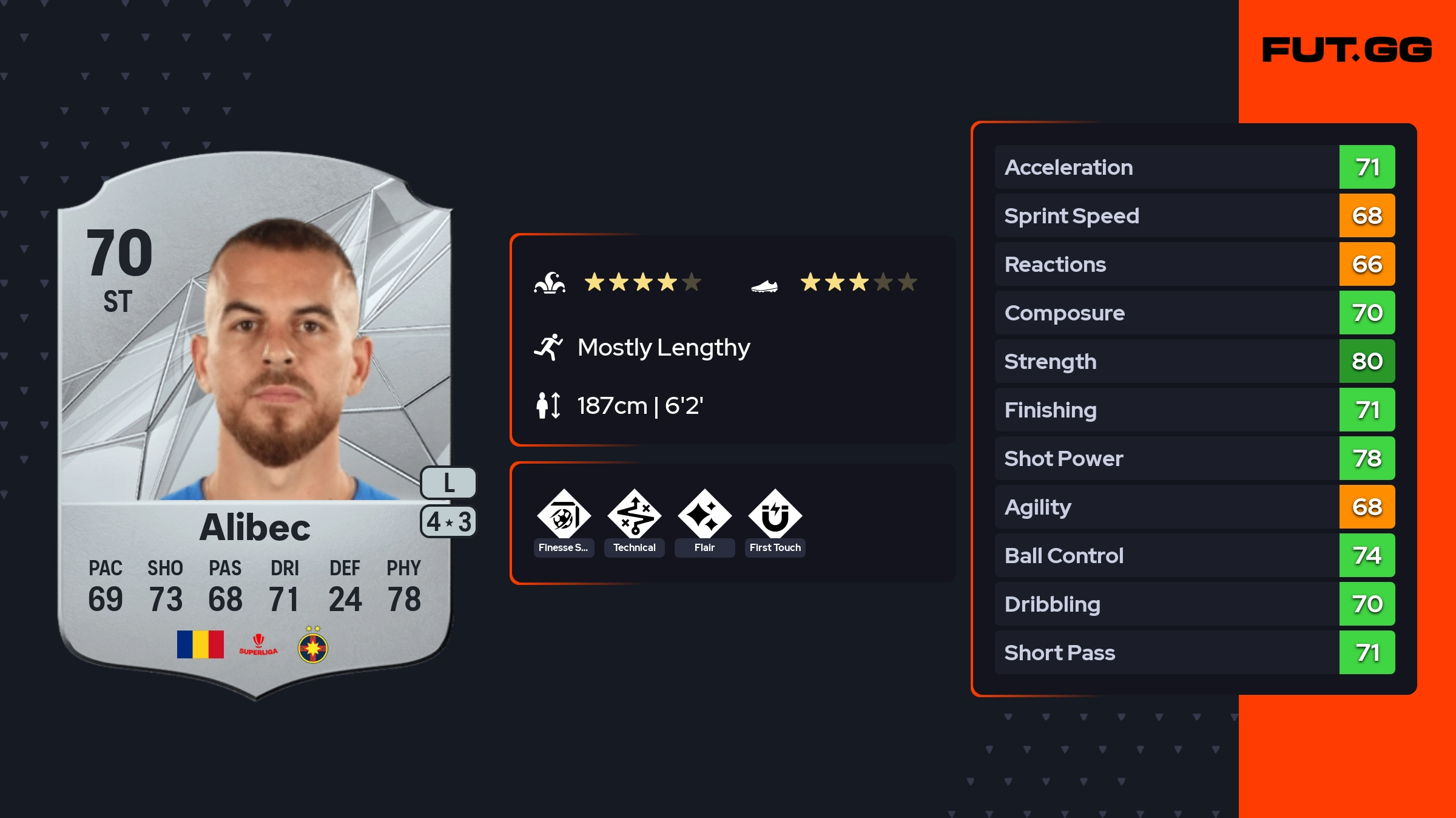Click the left foot badge on card
Image resolution: width=1456 pixels, height=818 pixels.
click(448, 483)
